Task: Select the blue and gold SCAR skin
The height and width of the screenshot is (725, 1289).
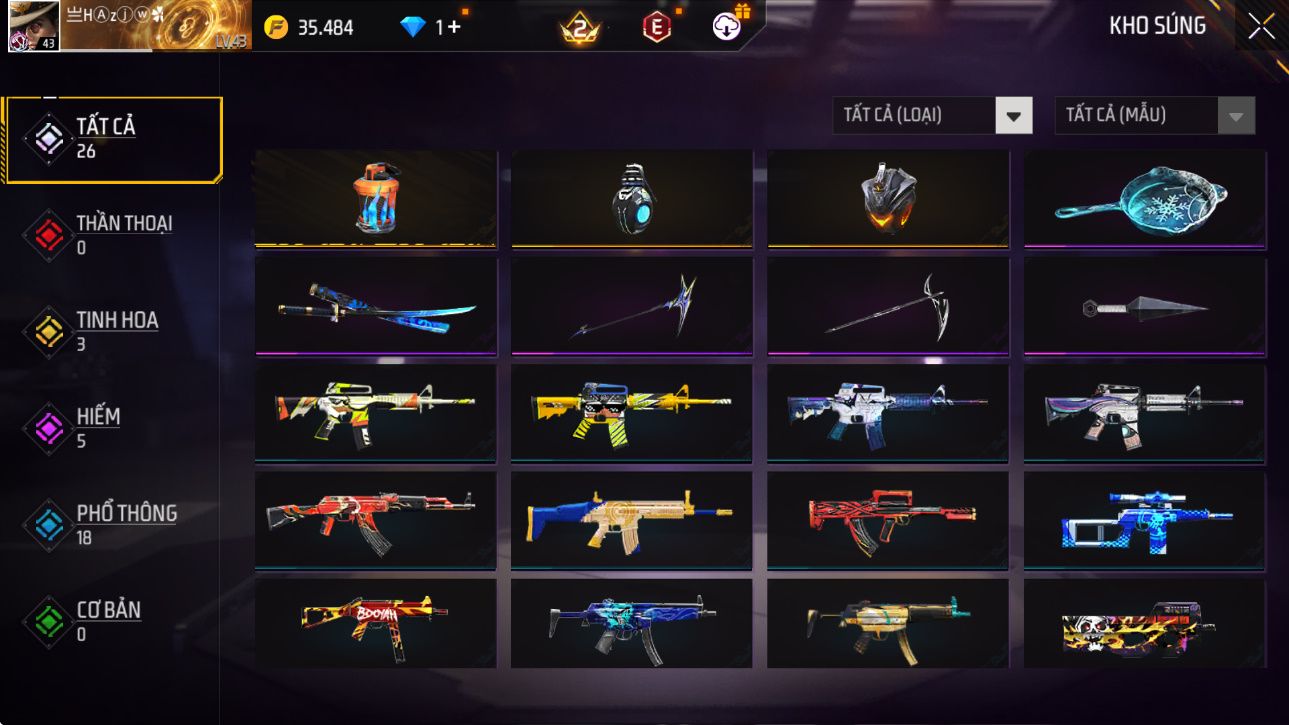Action: coord(631,519)
